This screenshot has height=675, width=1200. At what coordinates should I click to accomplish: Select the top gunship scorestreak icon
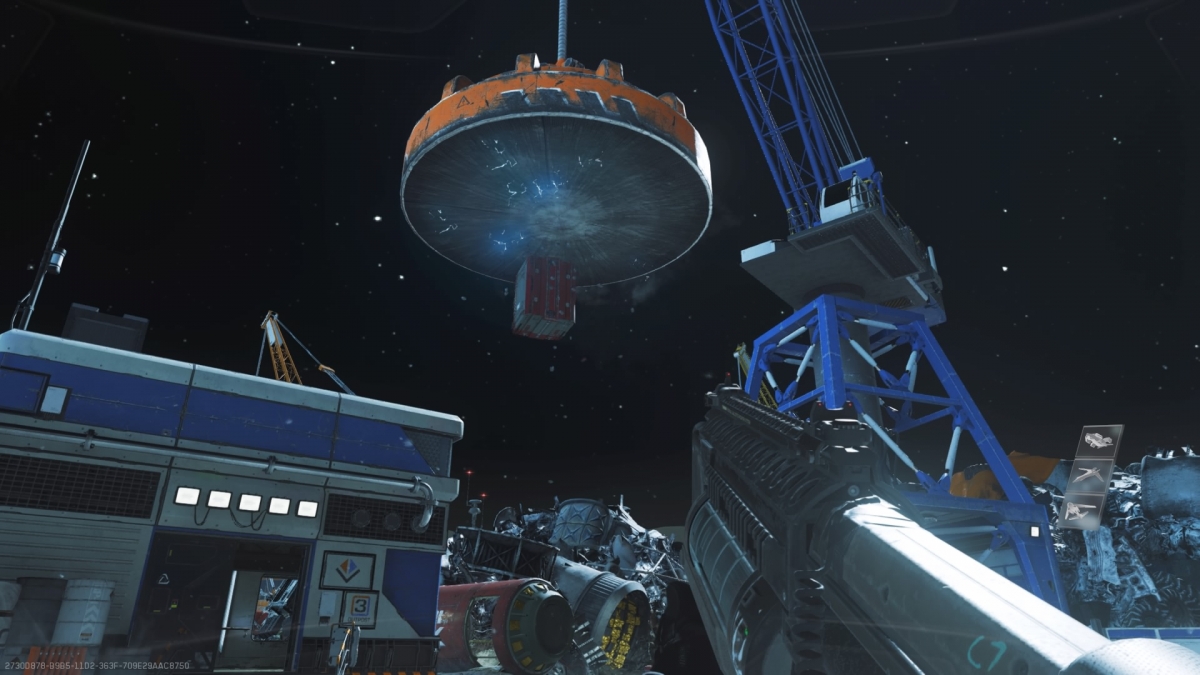(x=1100, y=441)
